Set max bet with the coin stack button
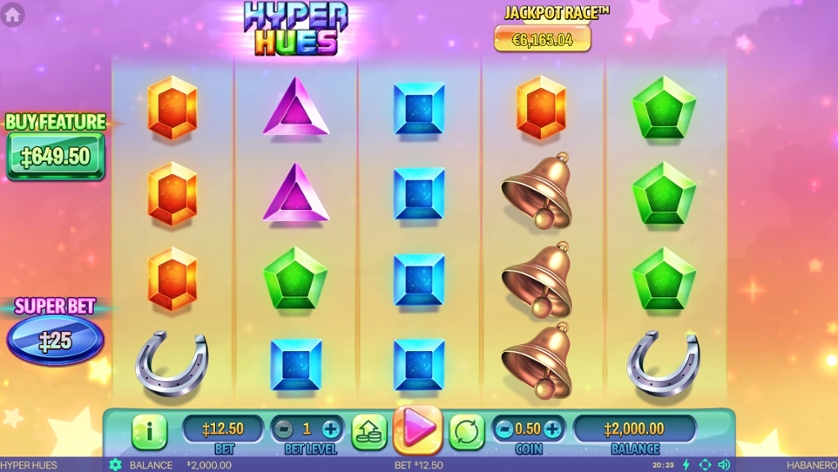Viewport: 838px width, 472px height. pyautogui.click(x=369, y=431)
